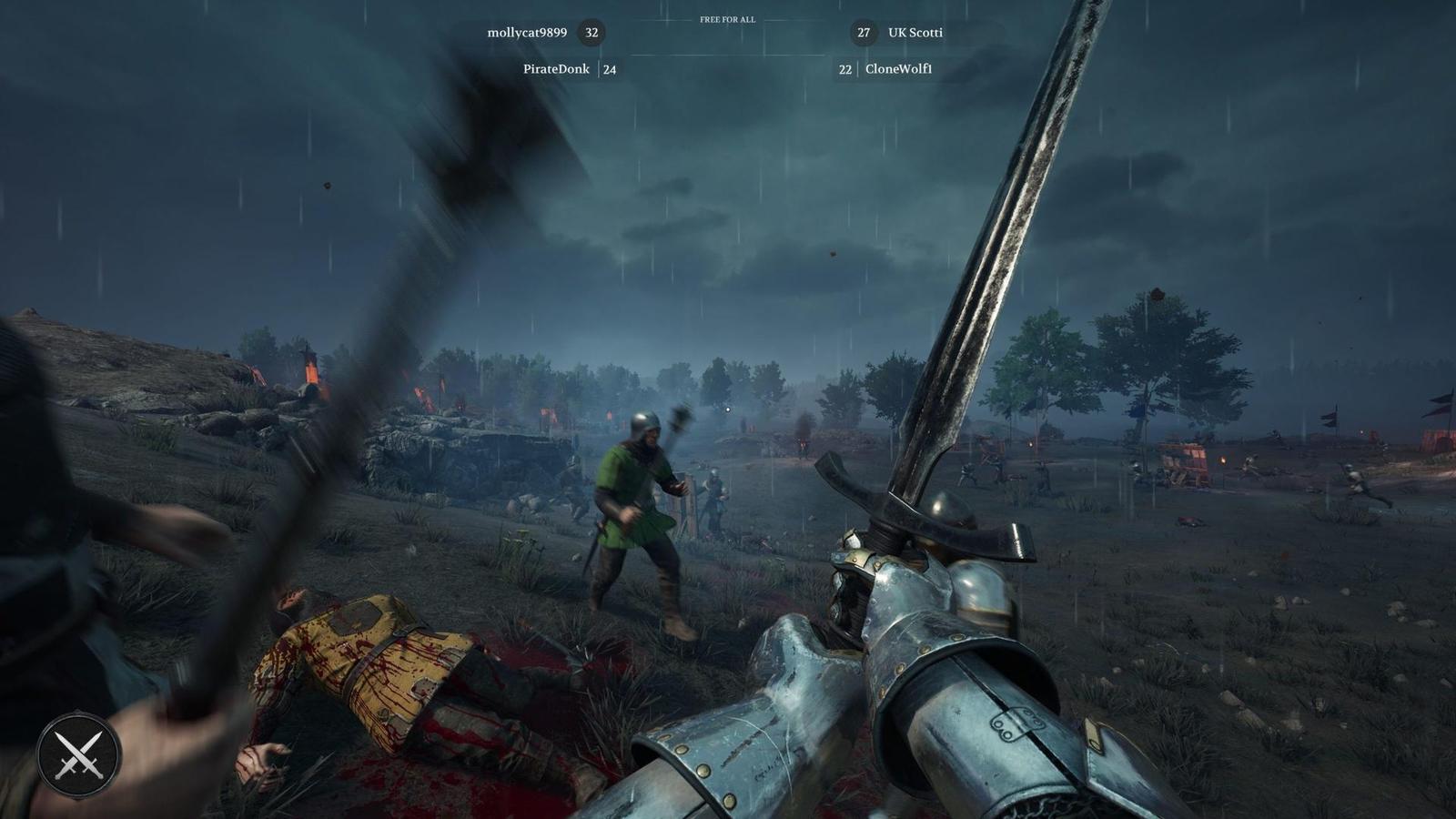The width and height of the screenshot is (1456, 819).
Task: Click the crossed swords melee indicator icon
Action: (77, 754)
